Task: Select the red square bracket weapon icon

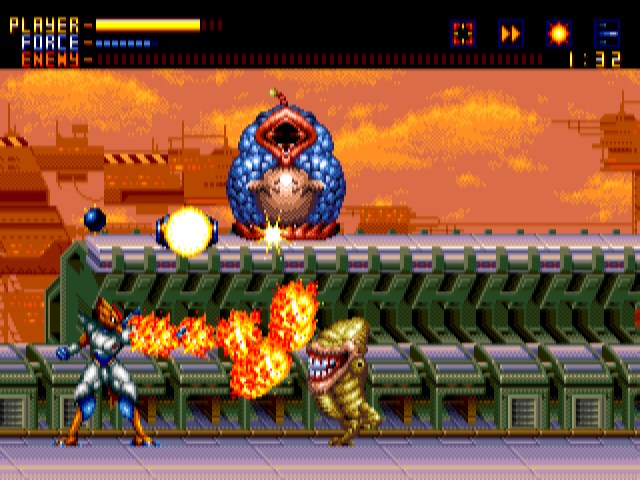Action: (x=462, y=33)
